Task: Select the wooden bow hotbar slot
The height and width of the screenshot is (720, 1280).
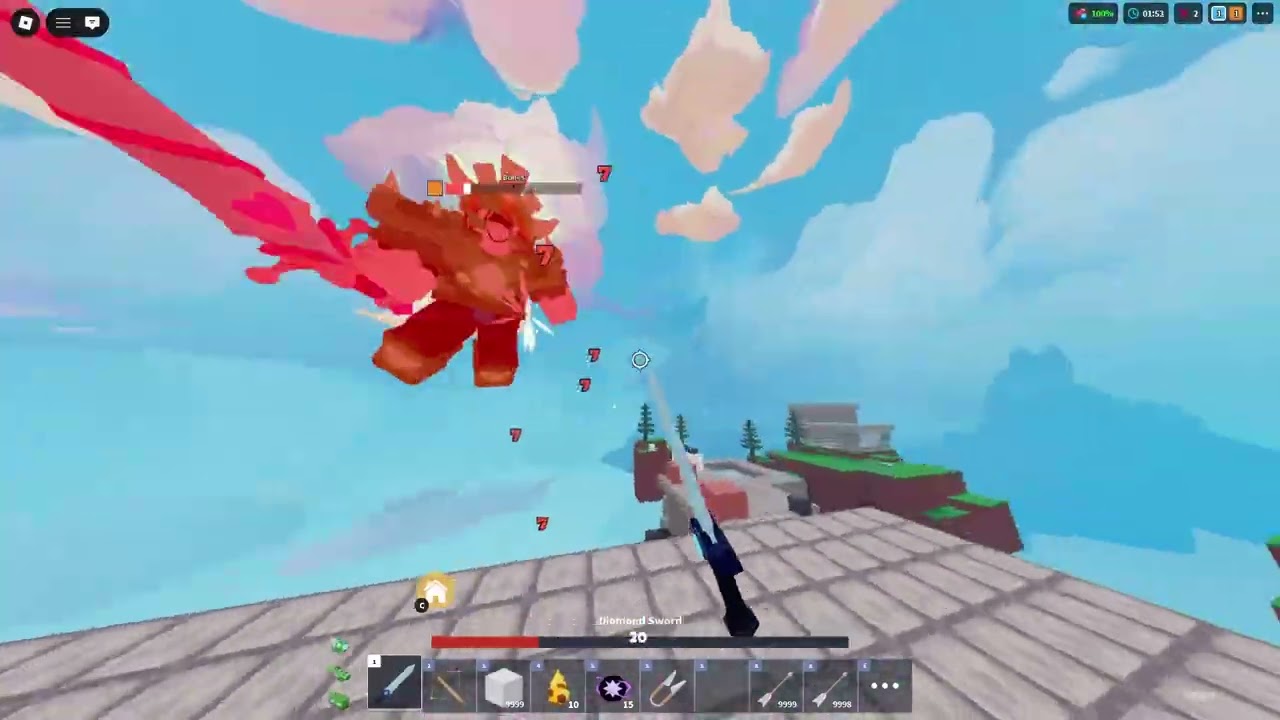Action: pos(449,685)
